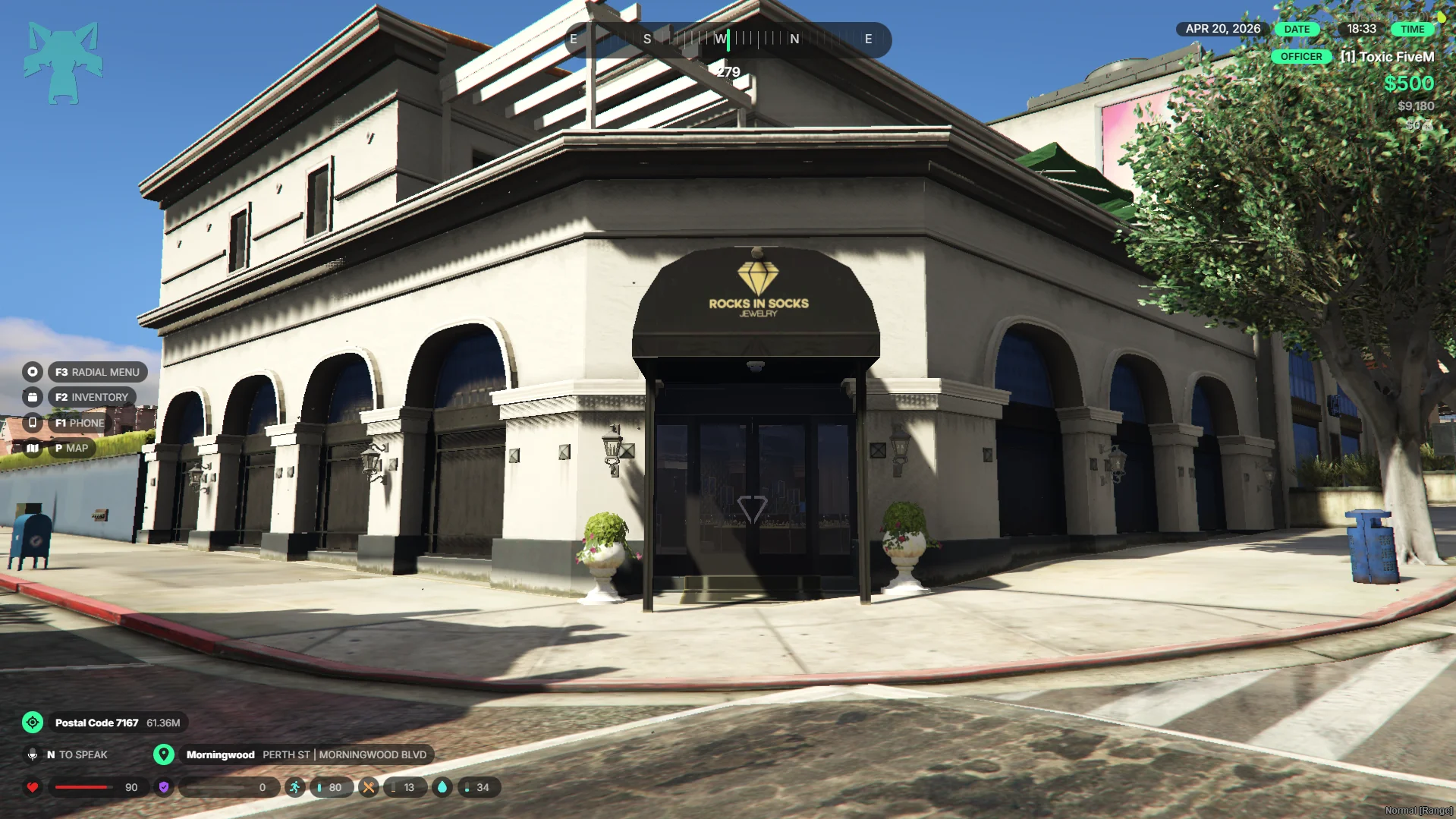This screenshot has height=819, width=1456.
Task: Click the teal server logo
Action: (63, 62)
